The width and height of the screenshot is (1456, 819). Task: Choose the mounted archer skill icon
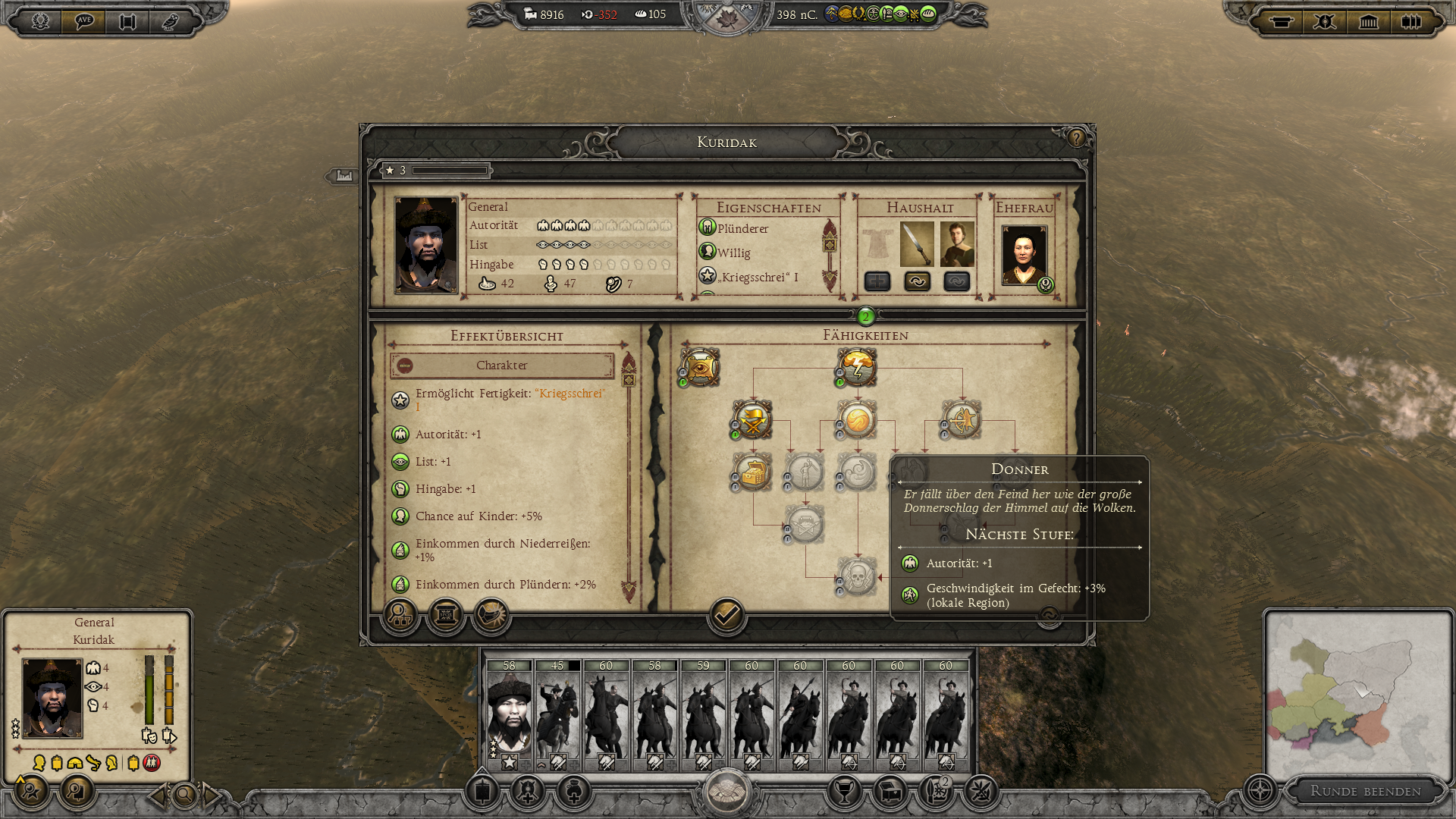(x=962, y=420)
